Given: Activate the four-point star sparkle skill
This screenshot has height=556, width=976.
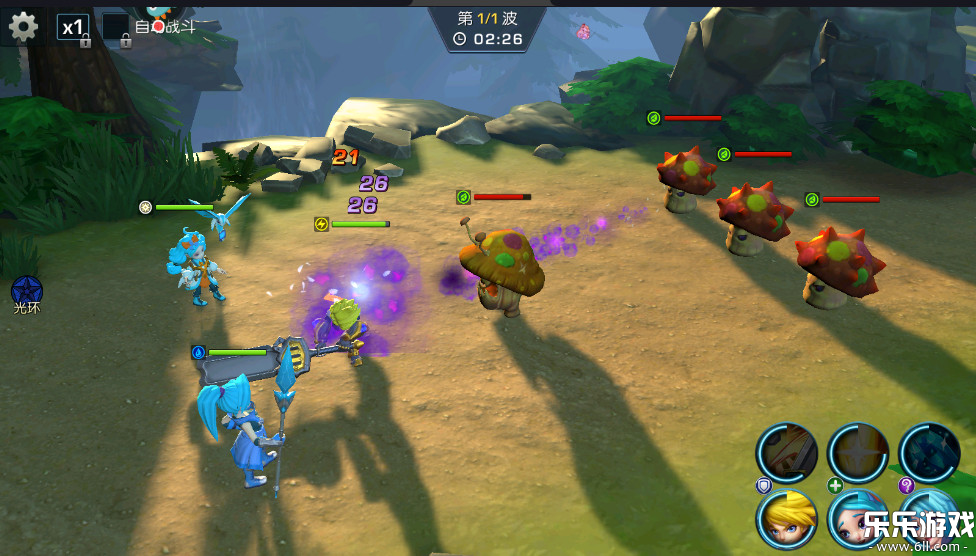Looking at the screenshot, I should pos(858,453).
